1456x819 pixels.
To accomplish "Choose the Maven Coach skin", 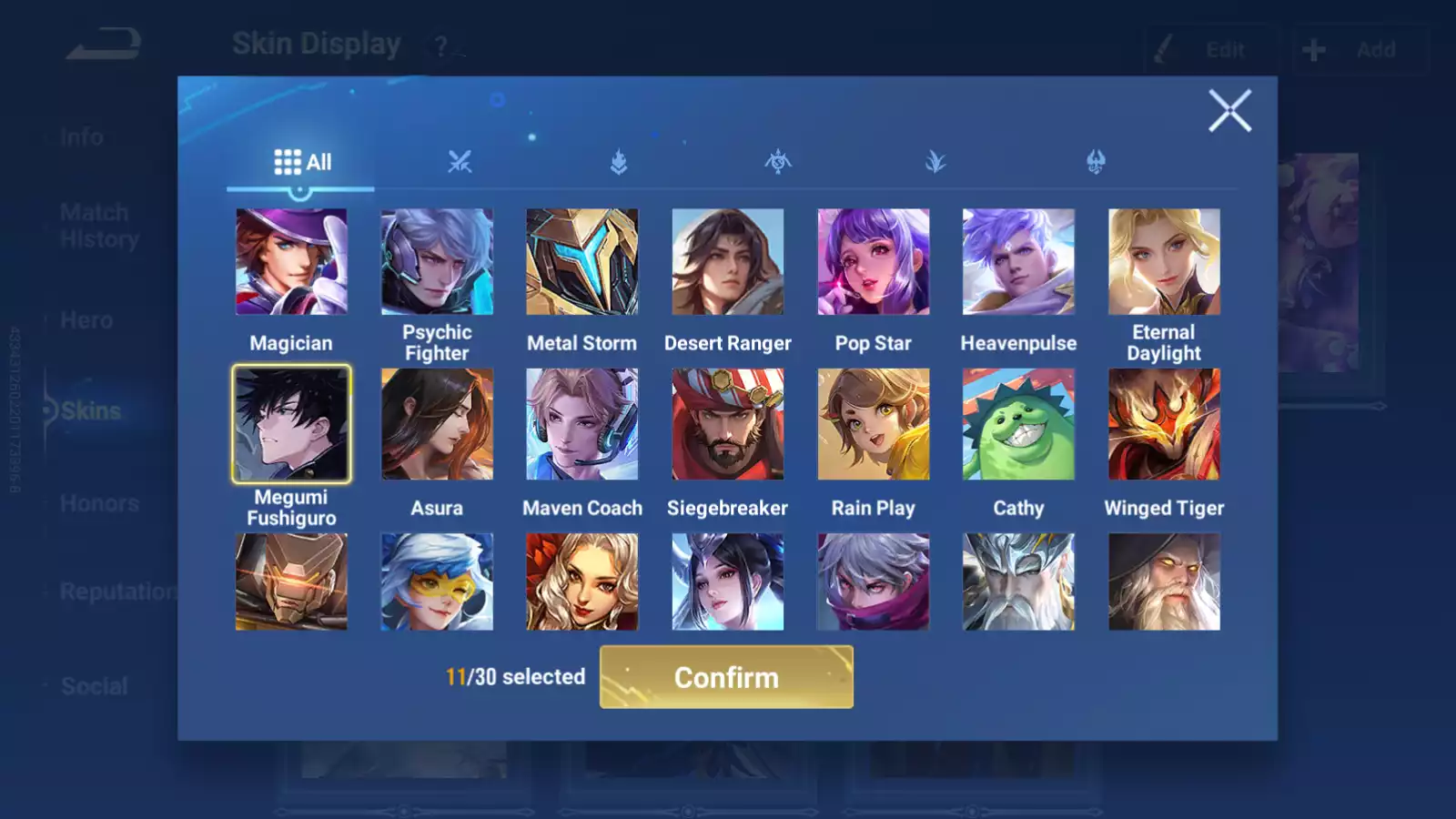I will coord(582,424).
